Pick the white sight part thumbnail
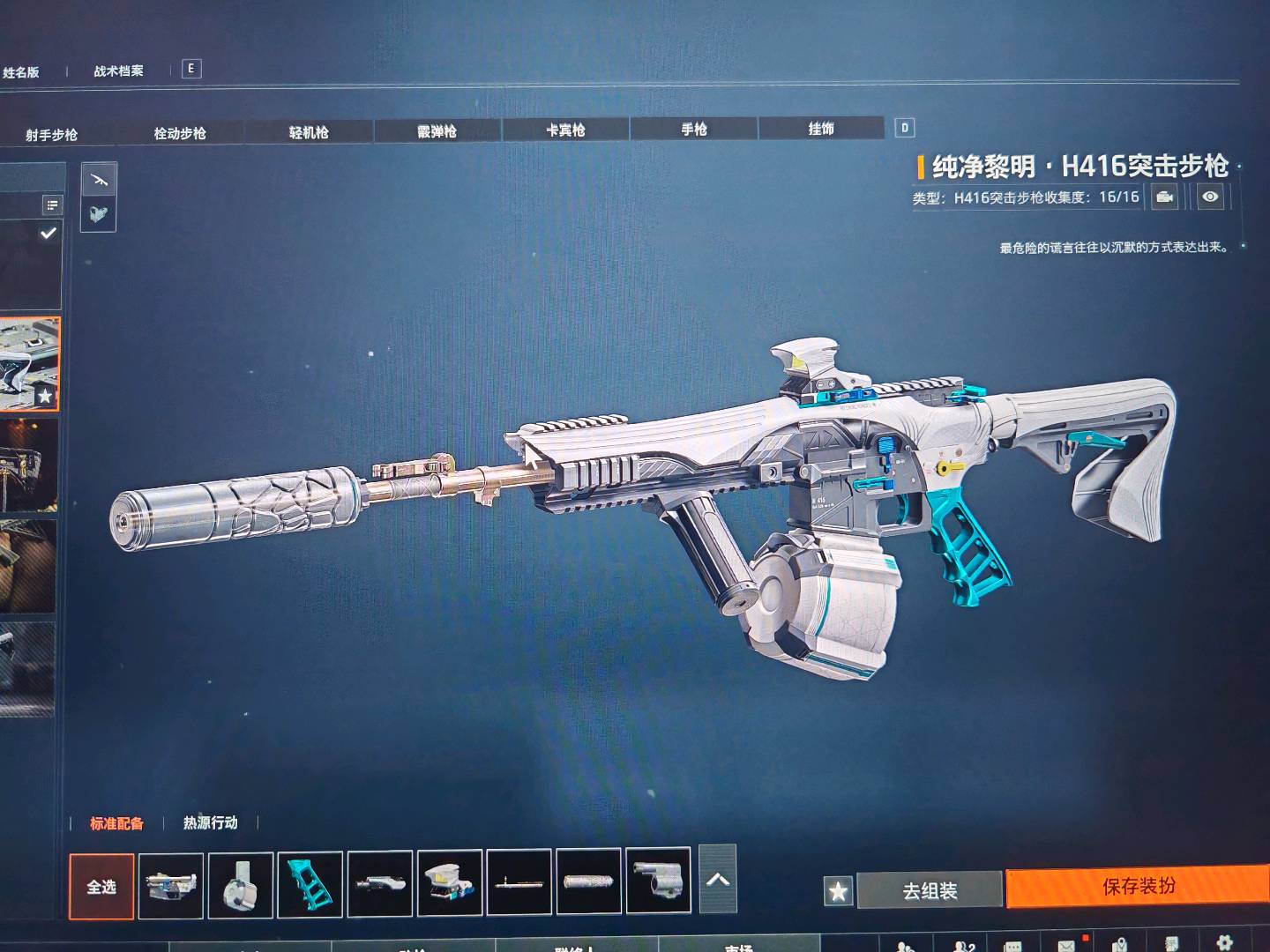This screenshot has width=1270, height=952. coord(450,881)
